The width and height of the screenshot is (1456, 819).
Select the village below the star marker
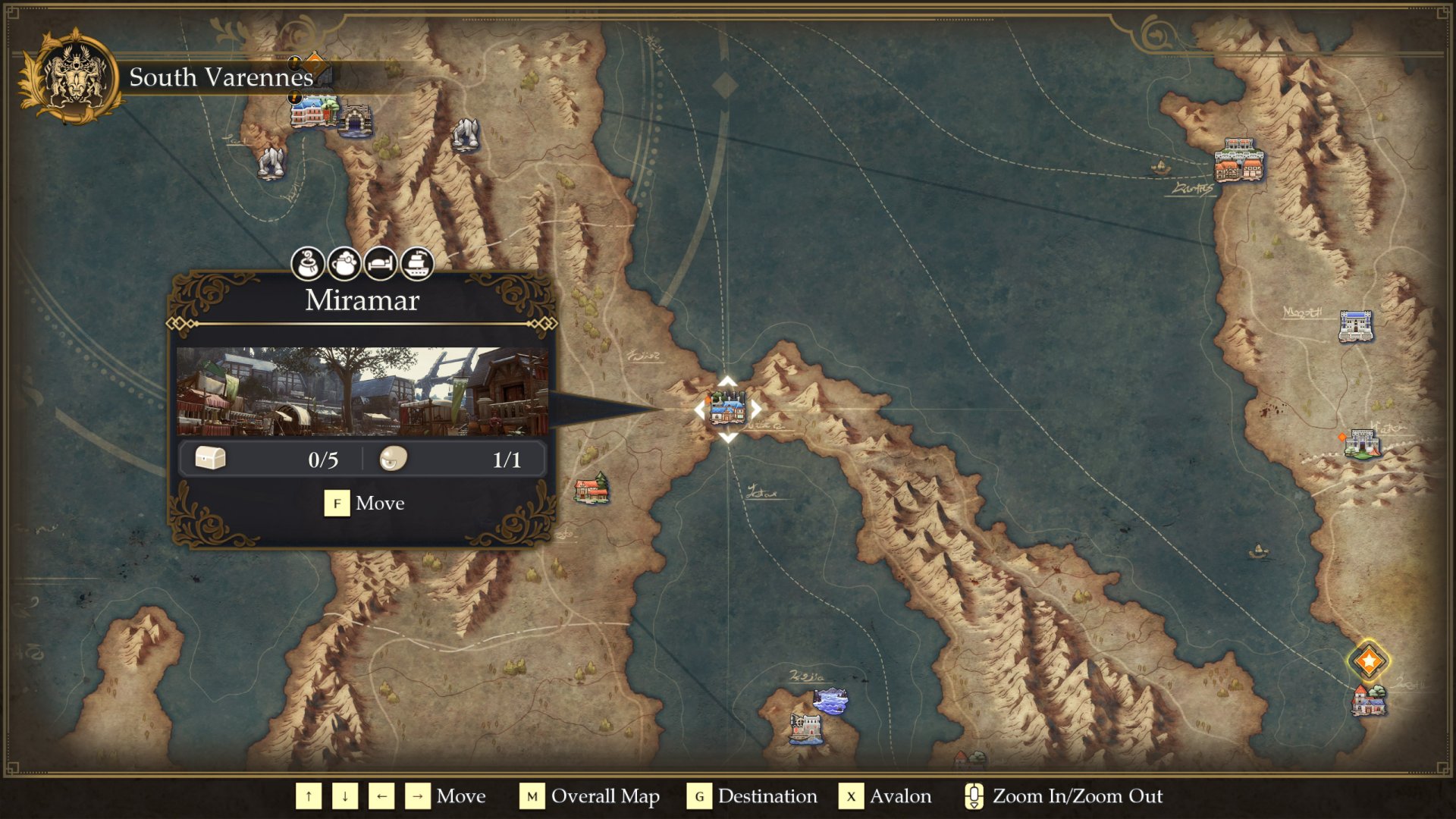[1369, 700]
